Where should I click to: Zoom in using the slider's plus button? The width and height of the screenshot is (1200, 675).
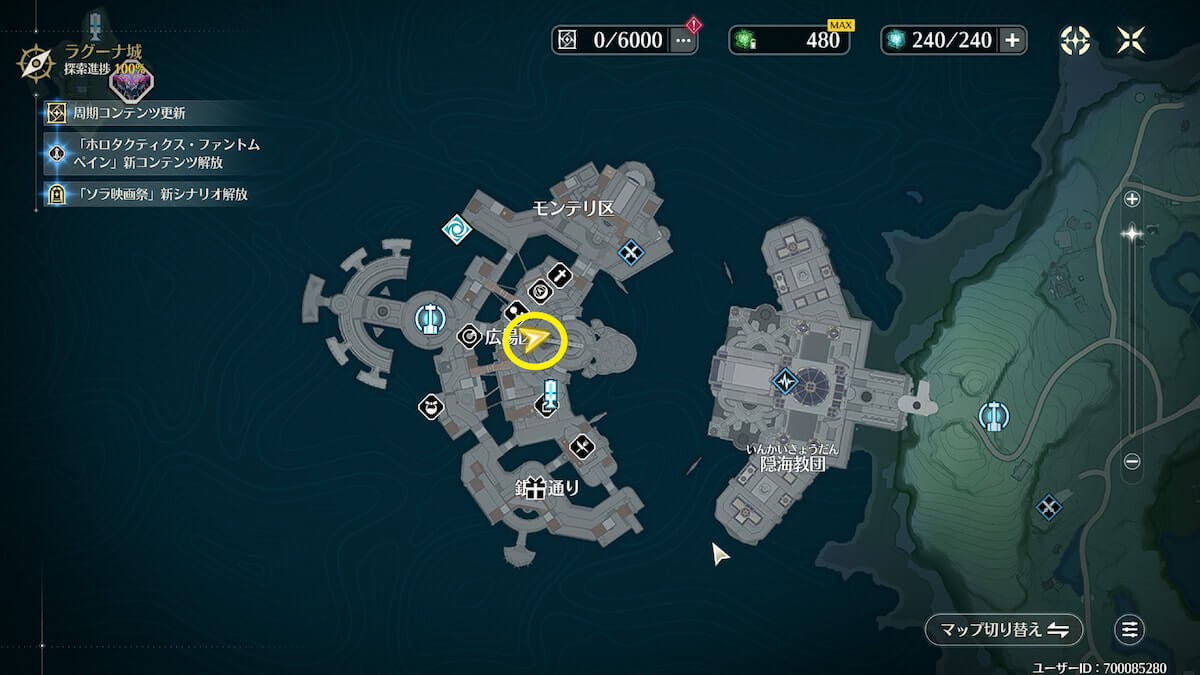(x=1132, y=199)
